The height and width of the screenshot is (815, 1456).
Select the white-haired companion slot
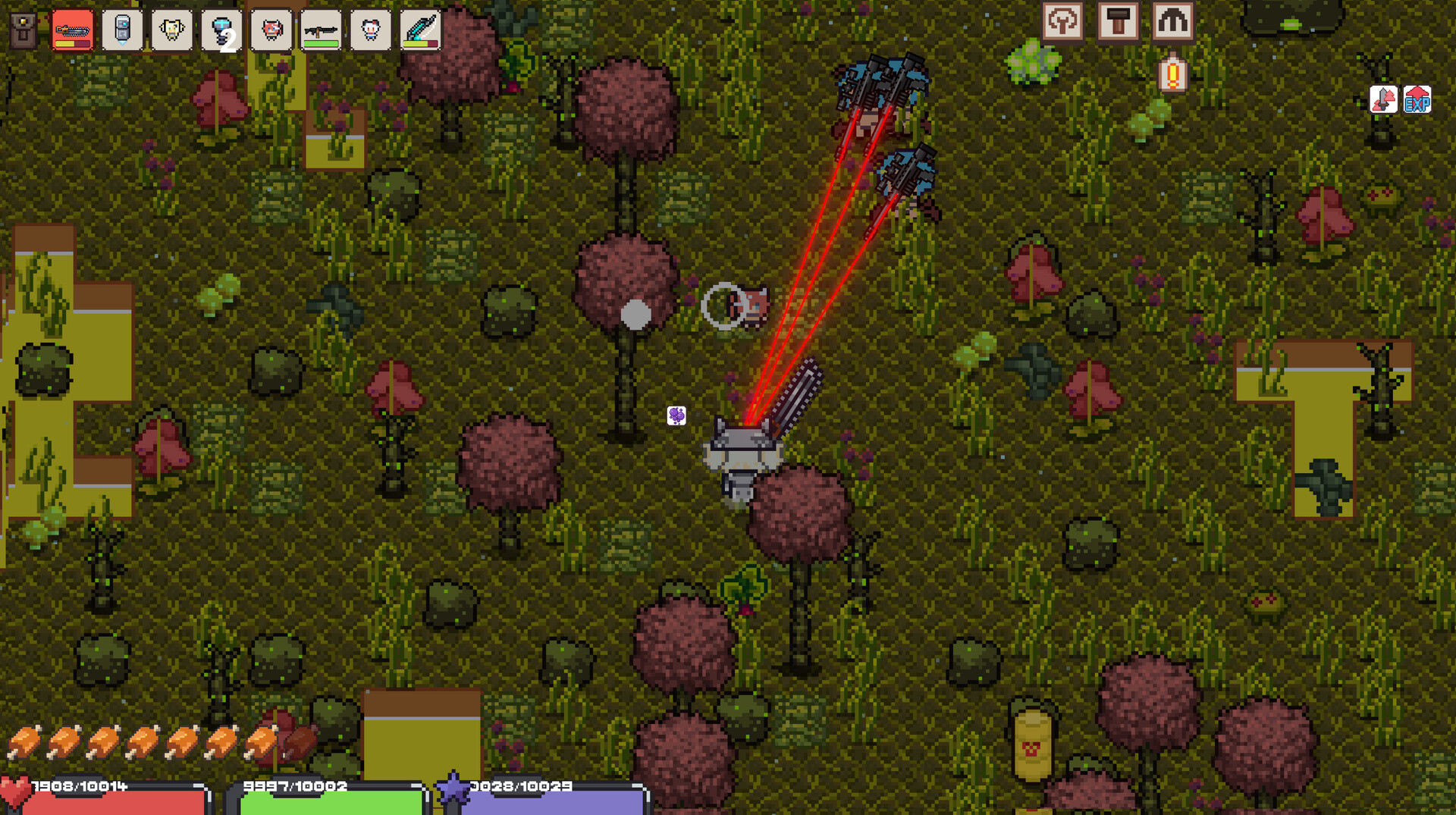pos(369,30)
